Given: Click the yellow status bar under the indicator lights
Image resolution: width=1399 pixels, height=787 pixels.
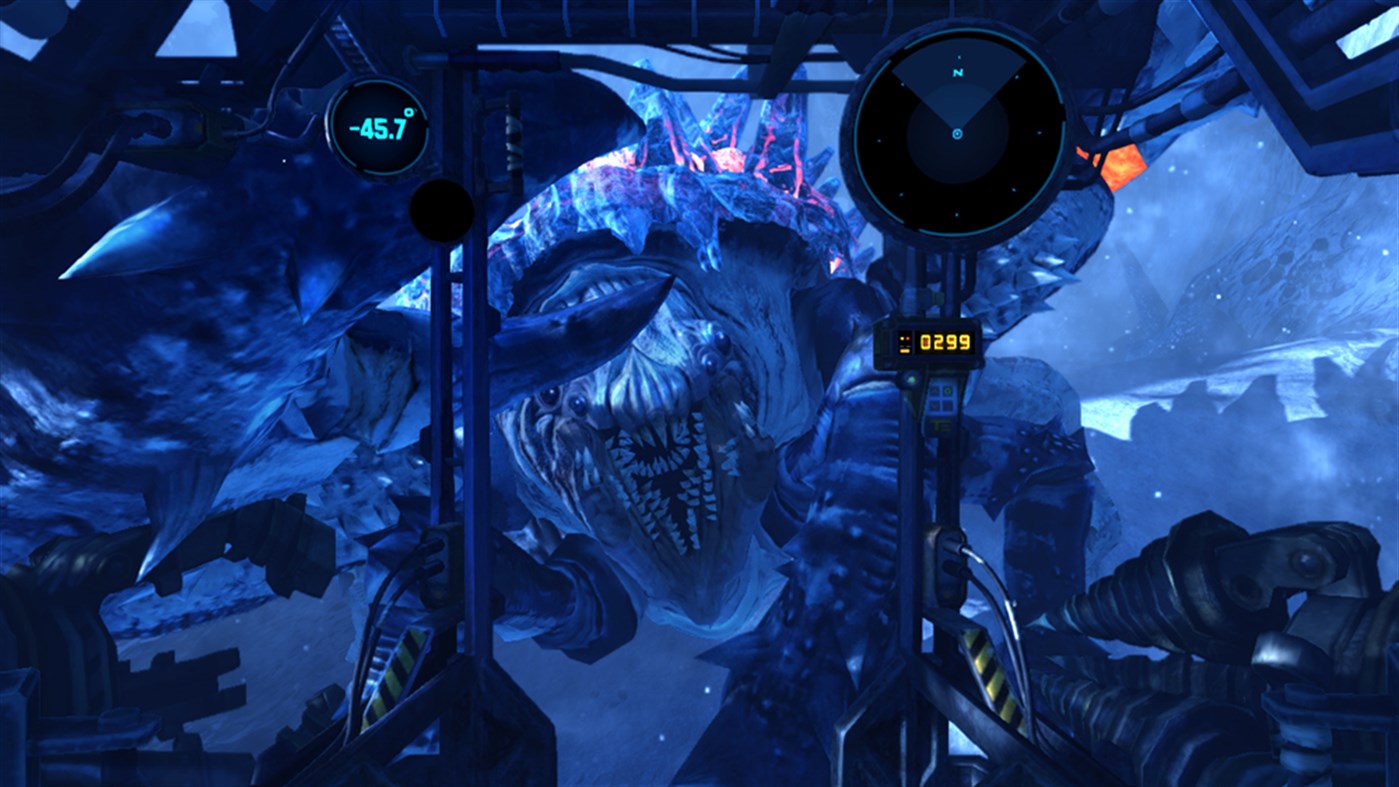Looking at the screenshot, I should [904, 350].
